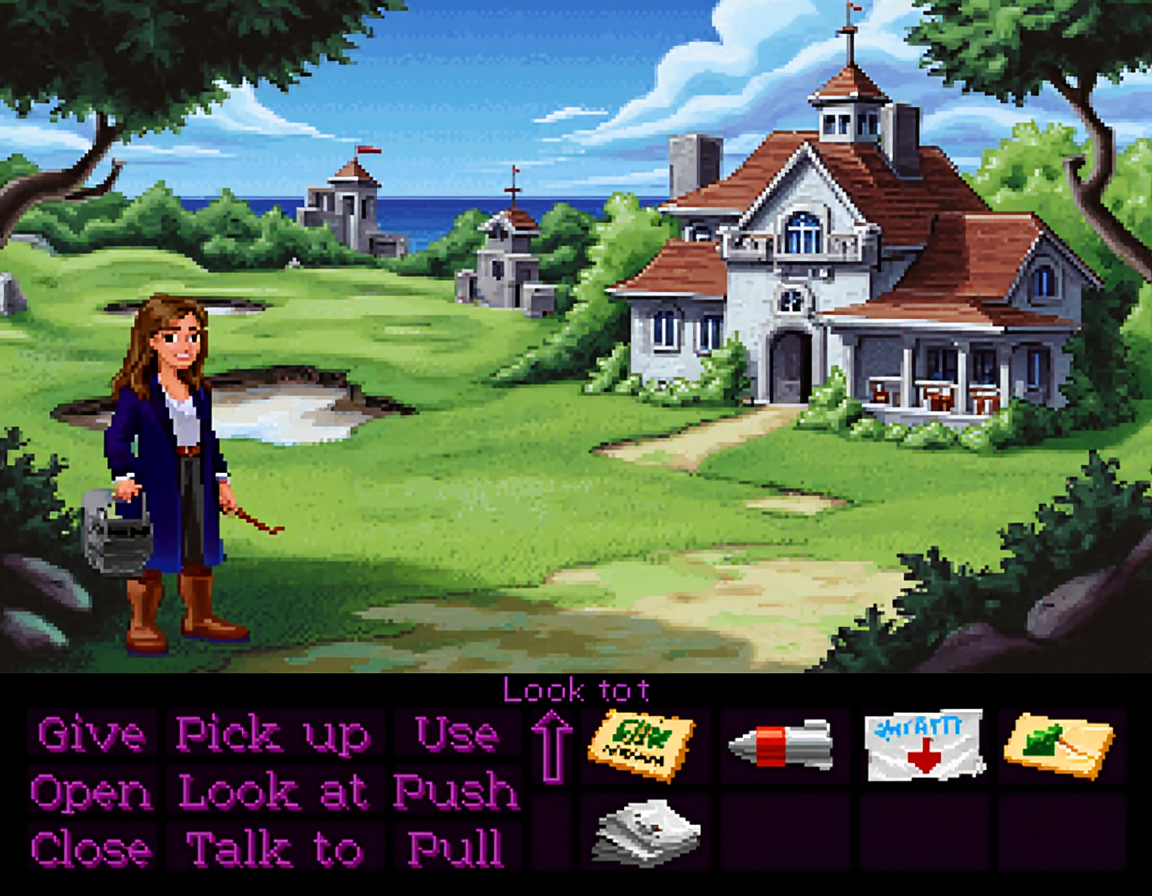
Task: Click the Push verb
Action: (456, 792)
